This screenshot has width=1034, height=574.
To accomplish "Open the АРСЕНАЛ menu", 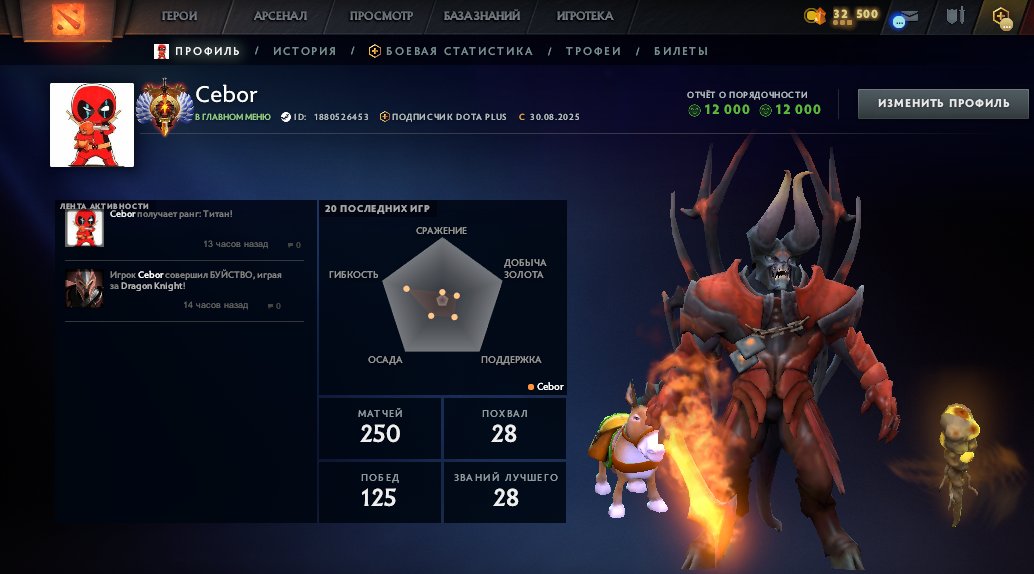I will tap(280, 16).
